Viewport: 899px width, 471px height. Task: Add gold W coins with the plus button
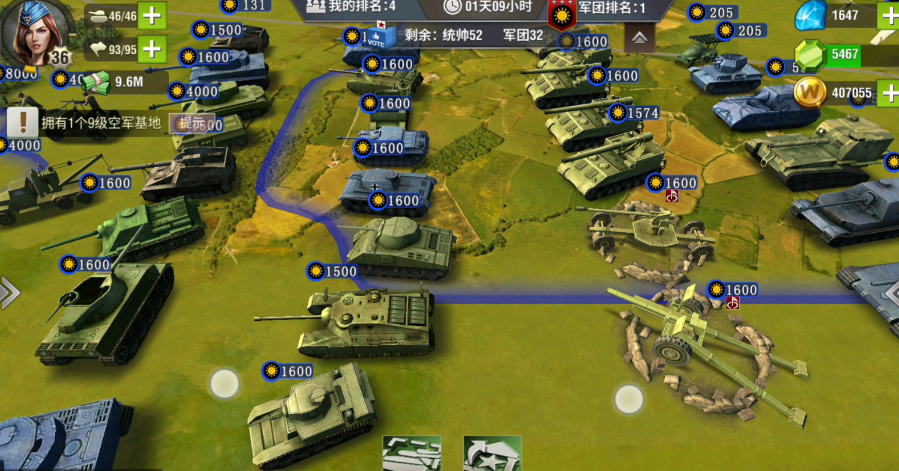[x=888, y=93]
